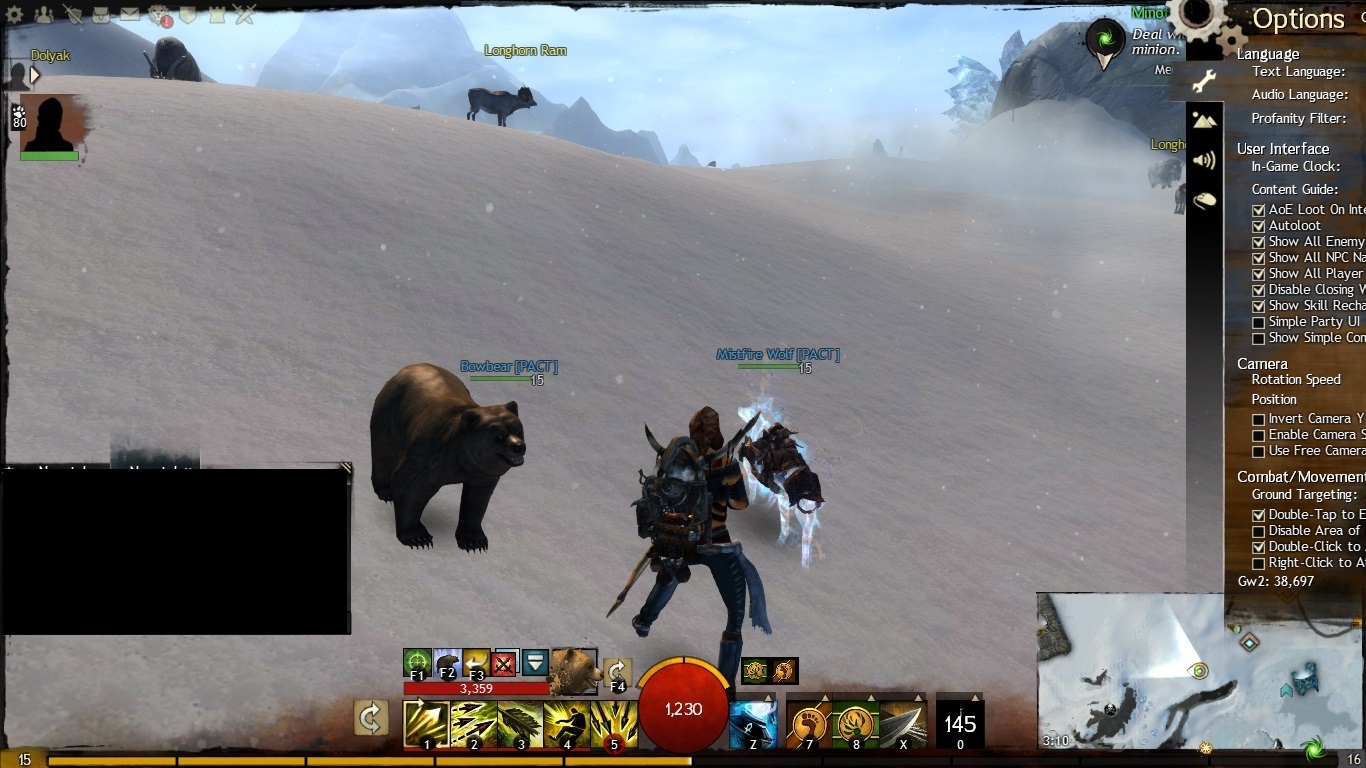This screenshot has height=768, width=1366.
Task: Open the mail envelope icon
Action: pos(130,15)
